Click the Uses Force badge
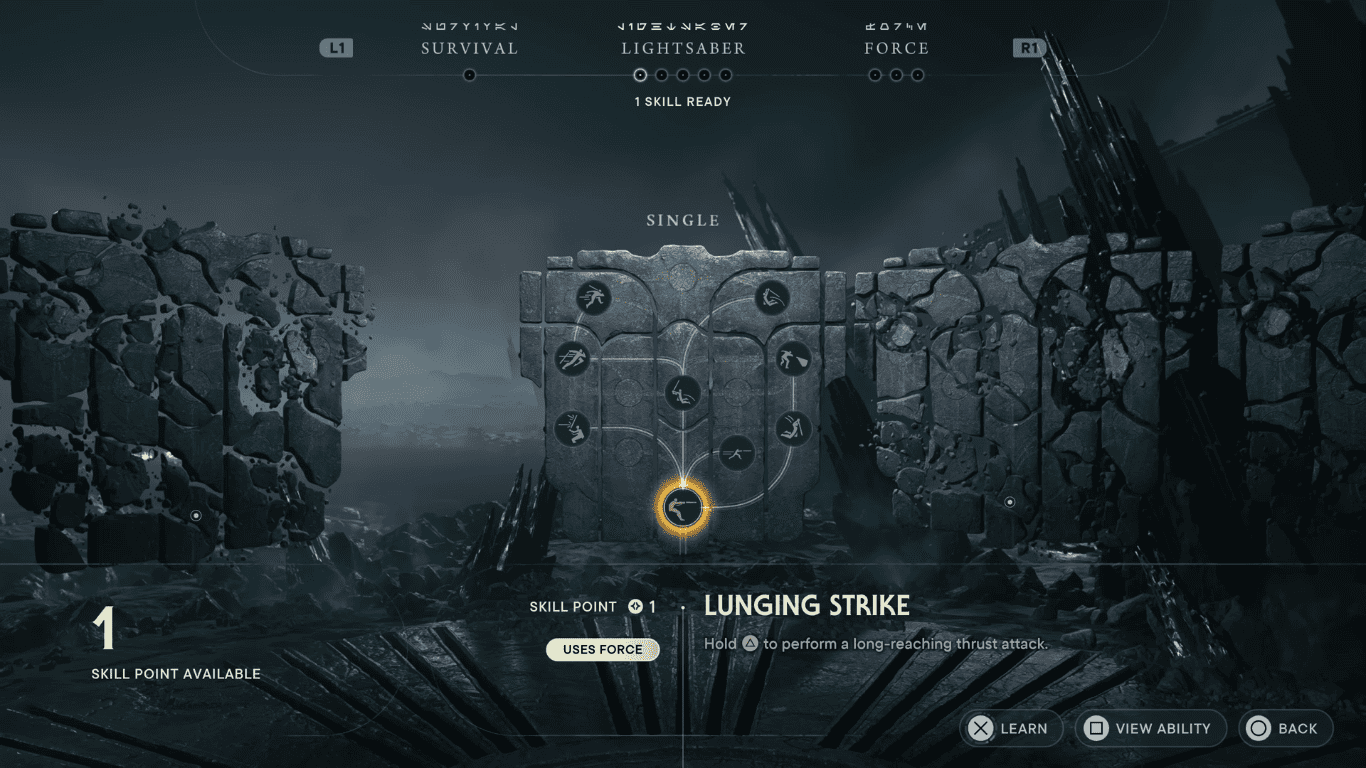The width and height of the screenshot is (1366, 768). pyautogui.click(x=603, y=649)
